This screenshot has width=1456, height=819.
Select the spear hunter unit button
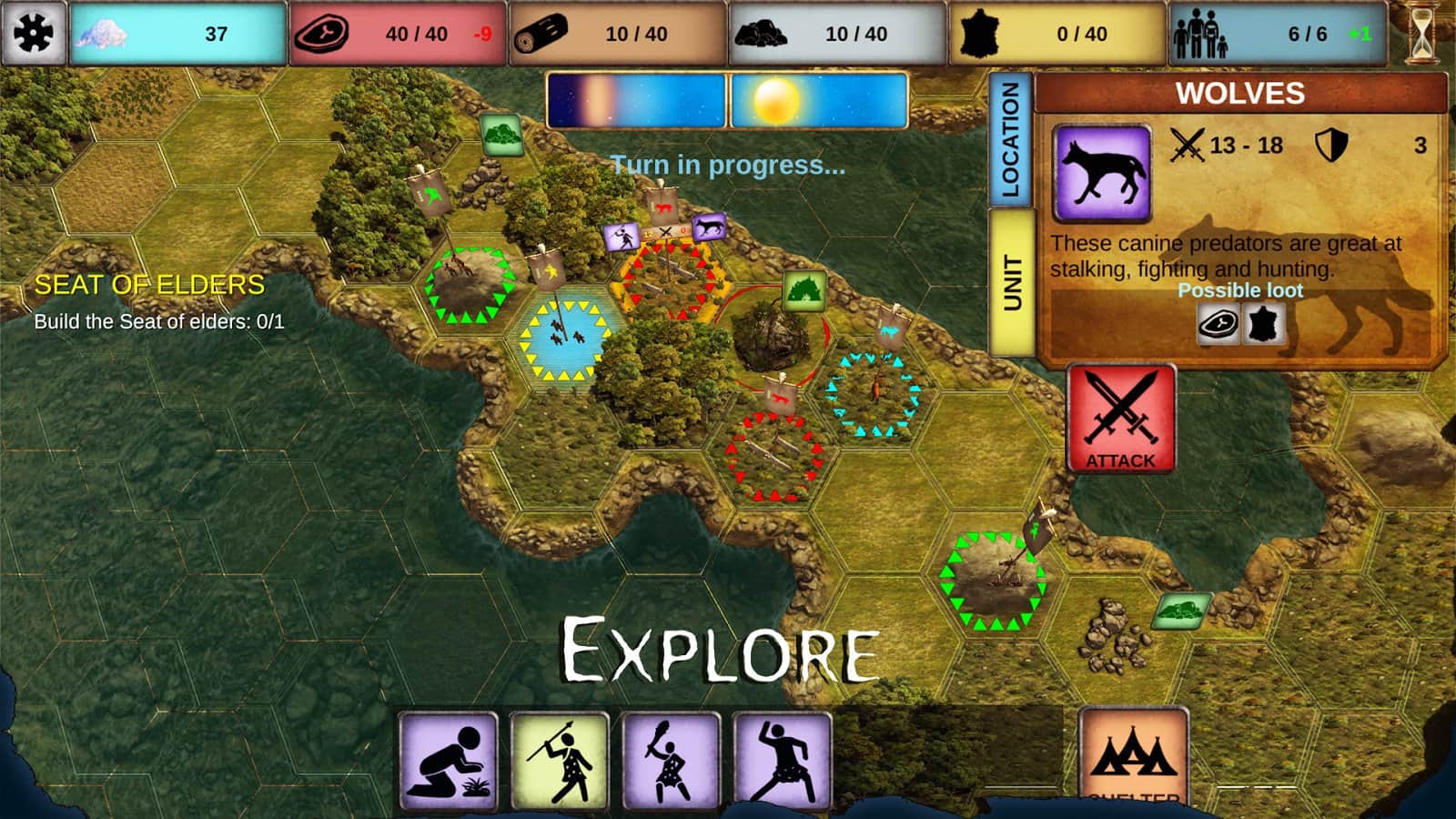[560, 761]
